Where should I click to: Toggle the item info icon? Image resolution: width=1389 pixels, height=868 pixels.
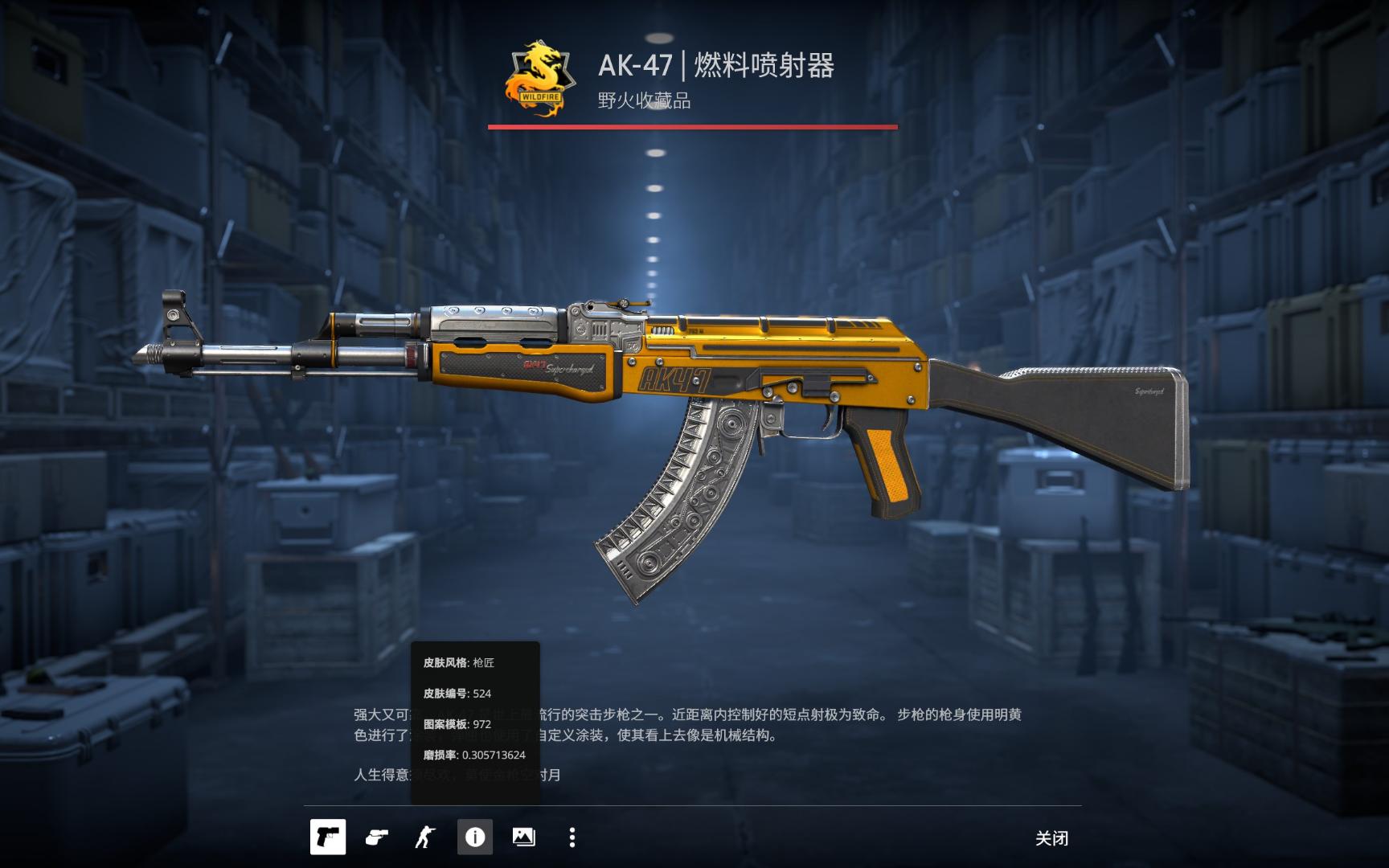point(475,837)
